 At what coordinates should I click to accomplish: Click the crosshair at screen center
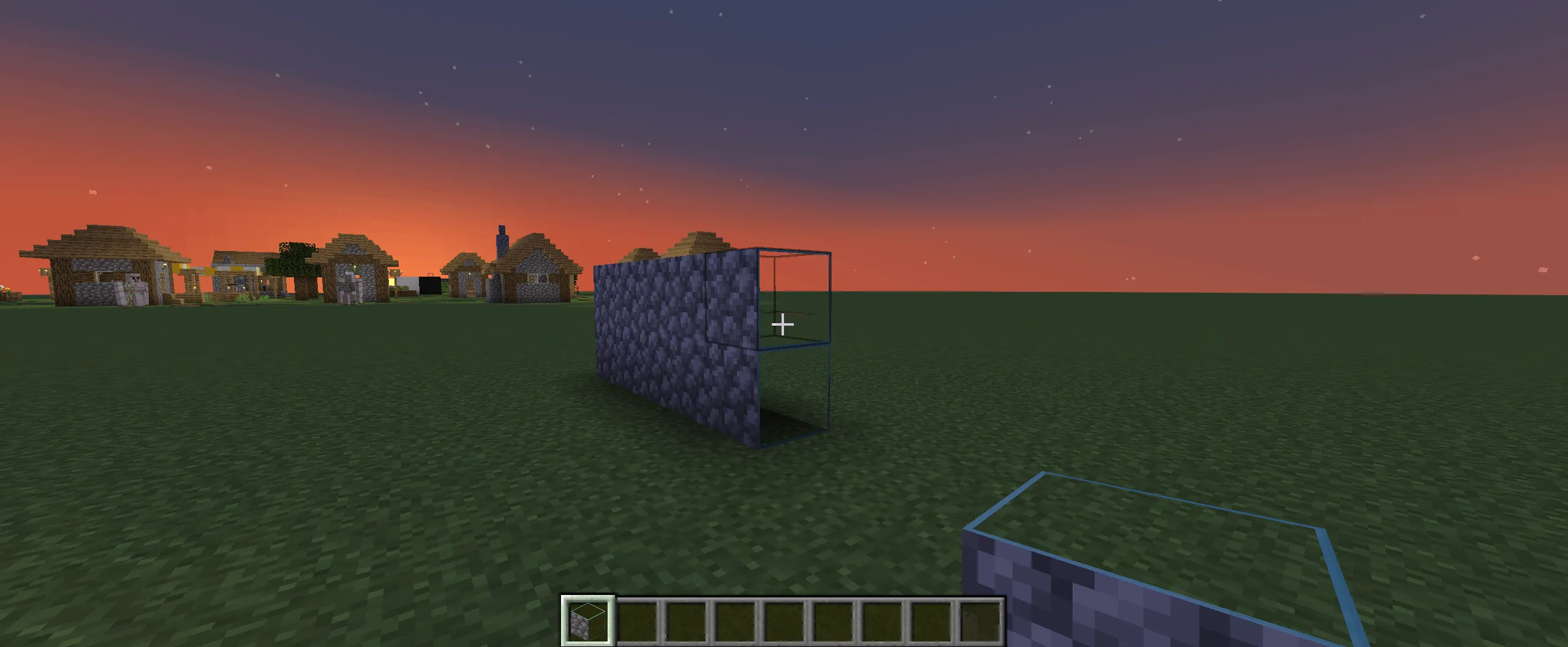(x=783, y=323)
